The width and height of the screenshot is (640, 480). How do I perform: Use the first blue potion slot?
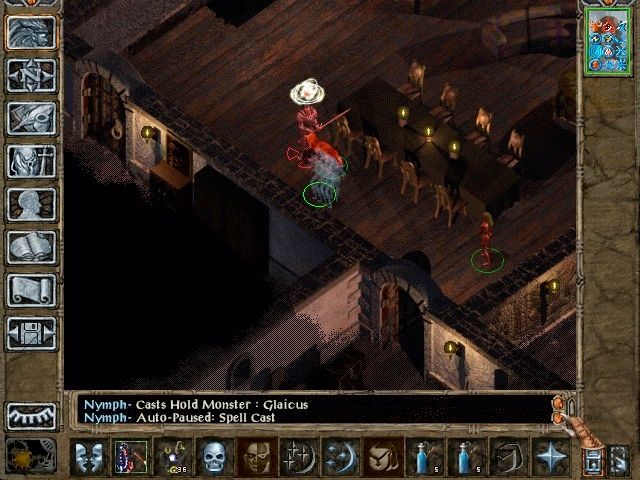tap(425, 457)
